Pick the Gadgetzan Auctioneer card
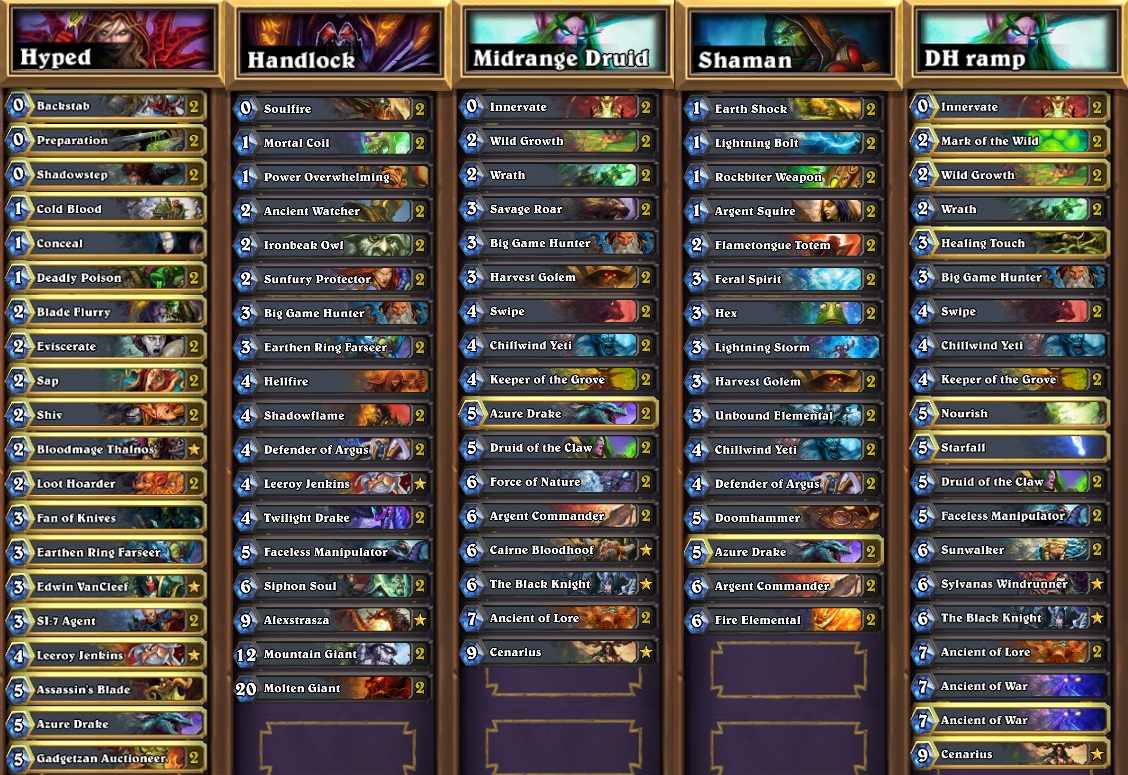 (105, 758)
